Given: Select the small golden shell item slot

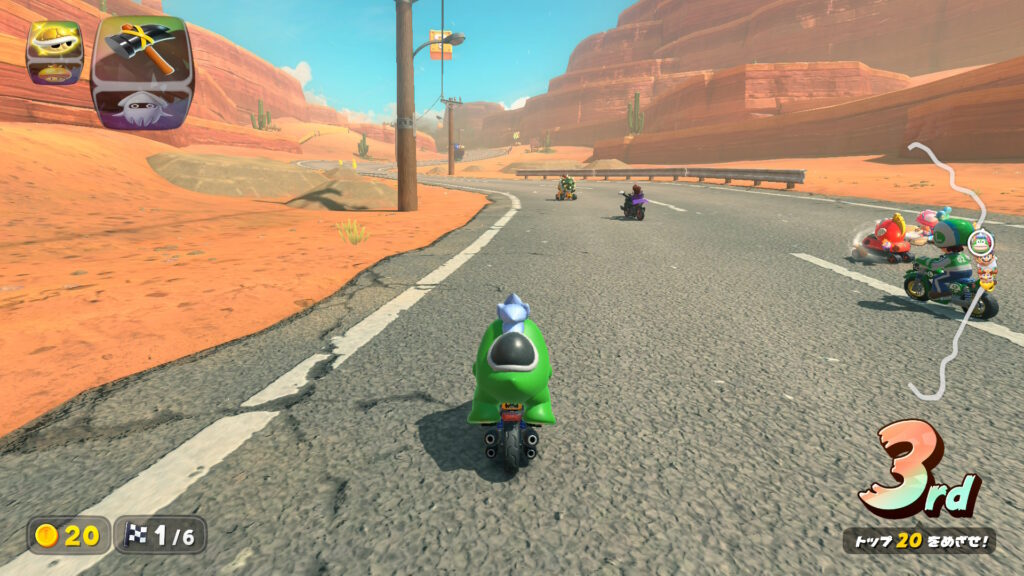Looking at the screenshot, I should coord(53,41).
